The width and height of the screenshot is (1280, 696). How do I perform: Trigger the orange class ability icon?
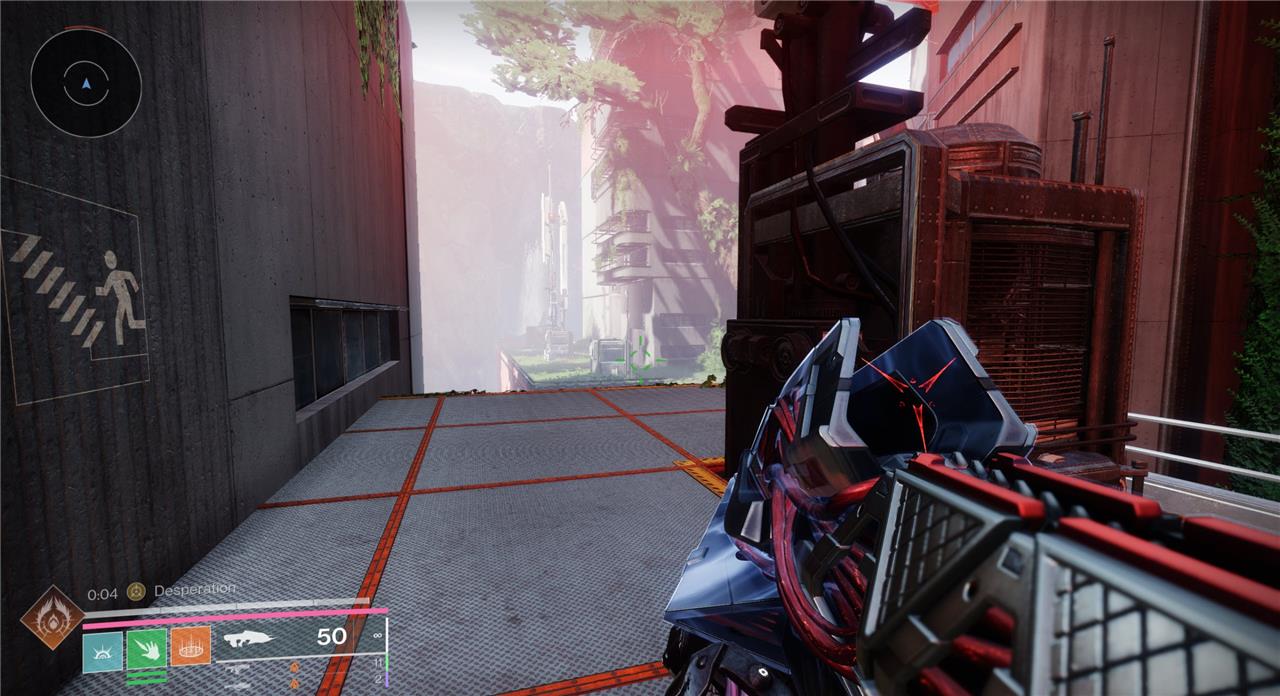coord(190,647)
